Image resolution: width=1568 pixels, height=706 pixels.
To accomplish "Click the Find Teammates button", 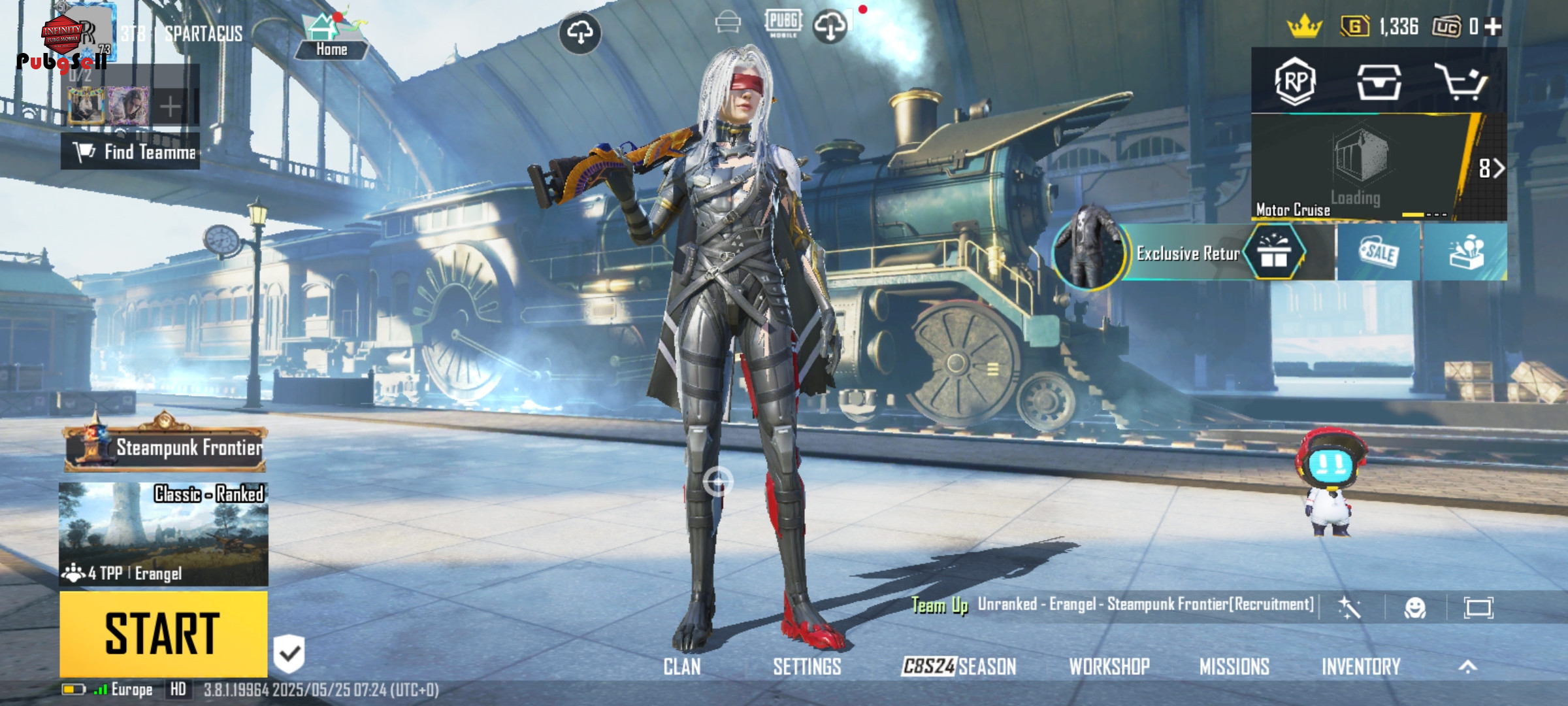I will tap(131, 152).
